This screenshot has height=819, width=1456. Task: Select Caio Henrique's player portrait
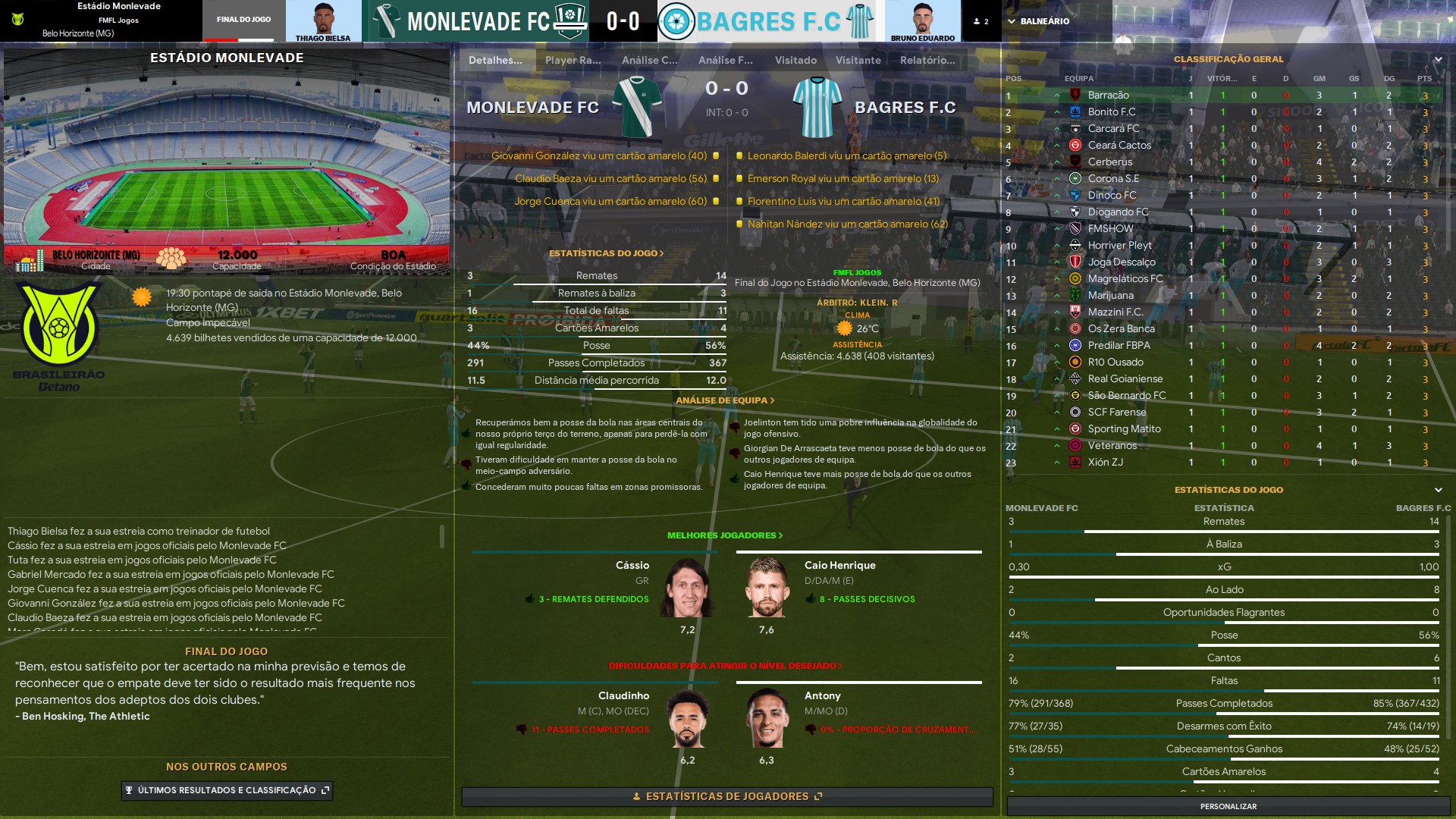767,588
